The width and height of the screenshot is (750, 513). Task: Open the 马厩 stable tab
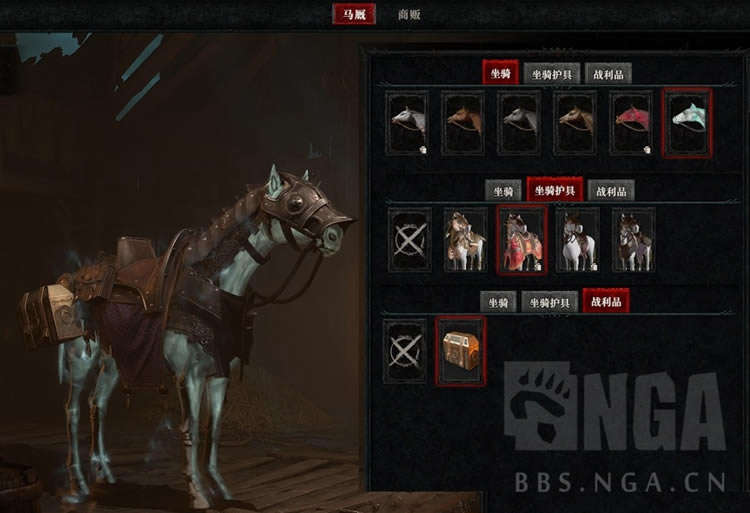coord(354,15)
